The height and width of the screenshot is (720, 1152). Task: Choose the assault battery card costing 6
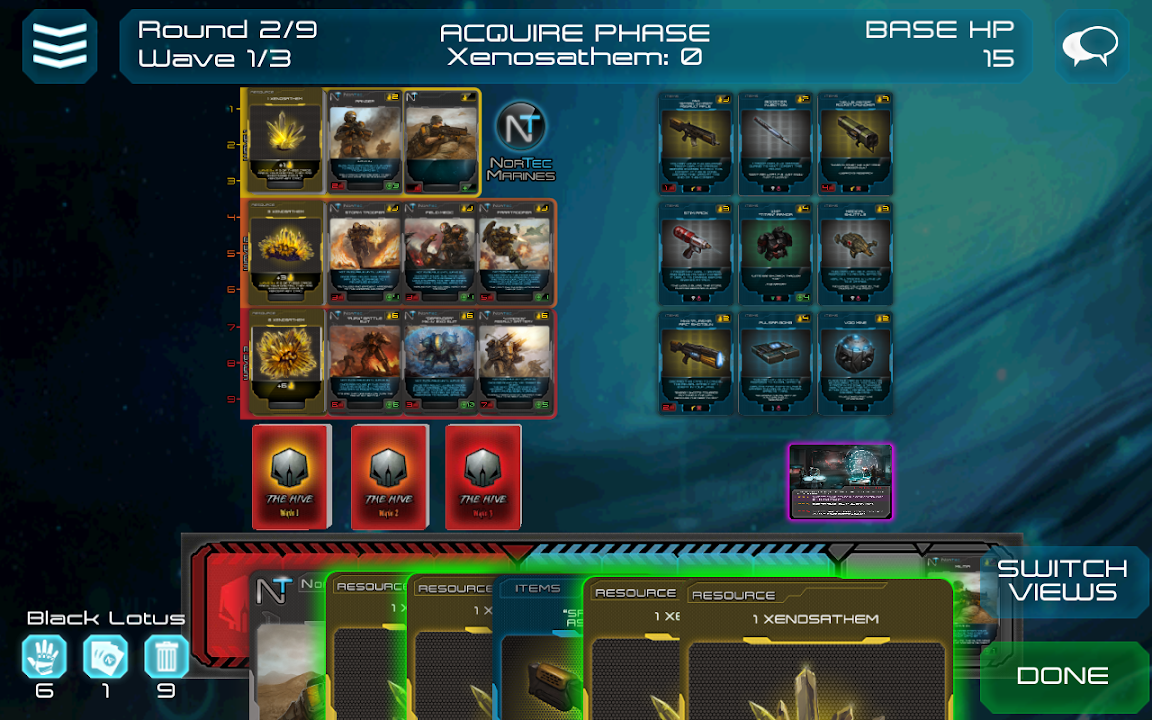pos(516,363)
